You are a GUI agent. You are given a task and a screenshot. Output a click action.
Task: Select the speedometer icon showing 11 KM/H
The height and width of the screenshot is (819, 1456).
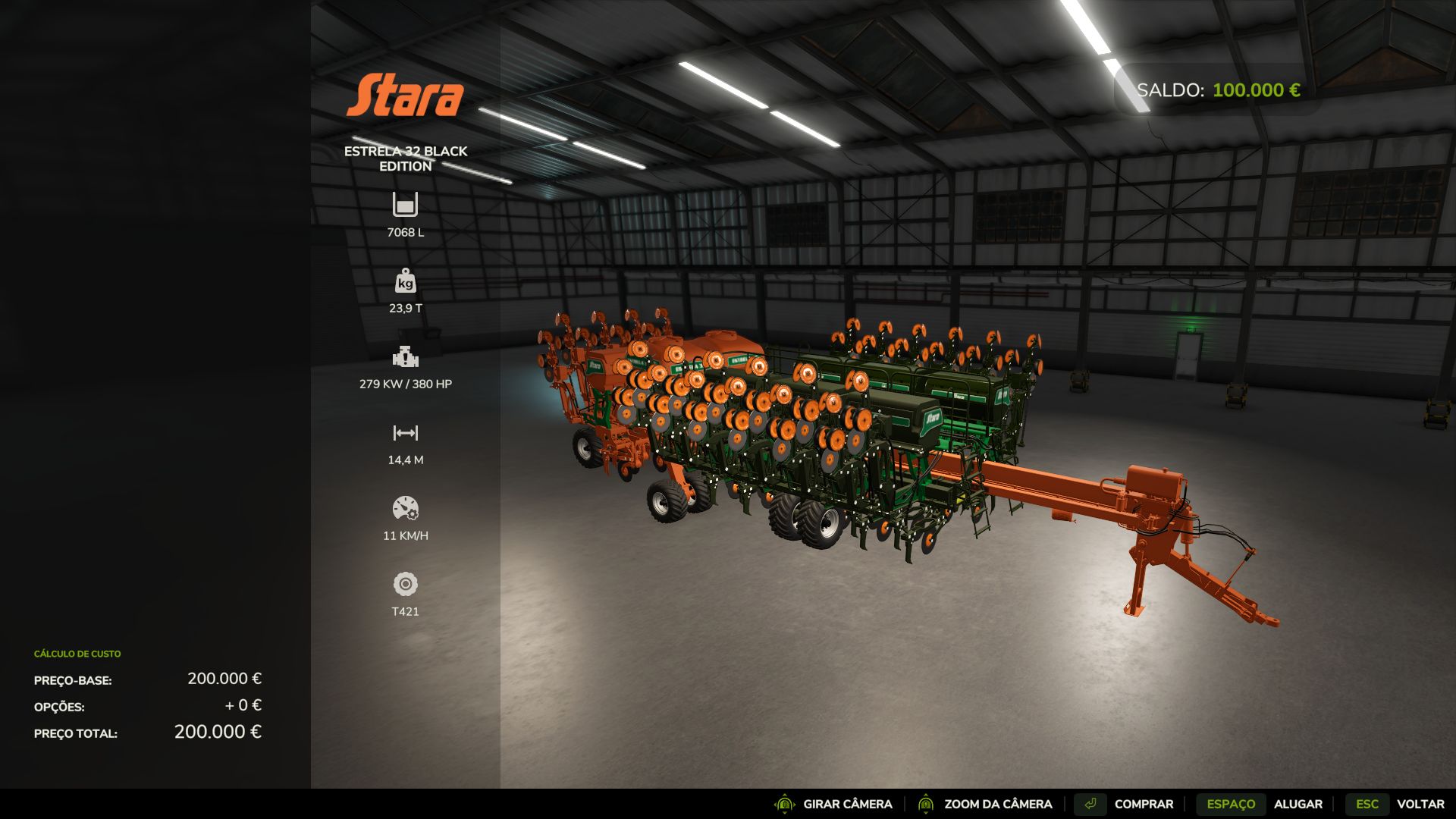pyautogui.click(x=406, y=507)
